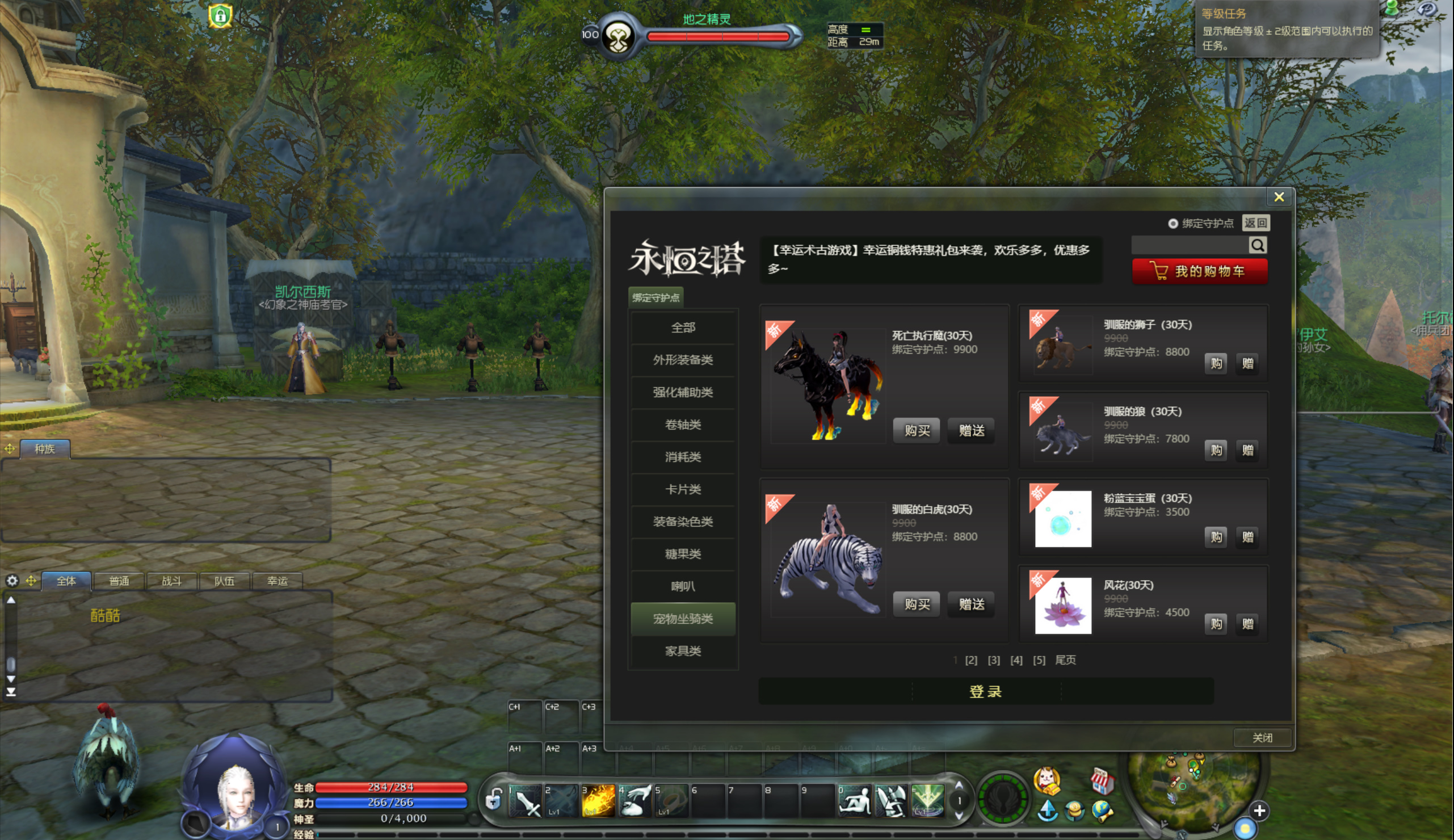Select the 绑定守护点 radio option

(1173, 224)
